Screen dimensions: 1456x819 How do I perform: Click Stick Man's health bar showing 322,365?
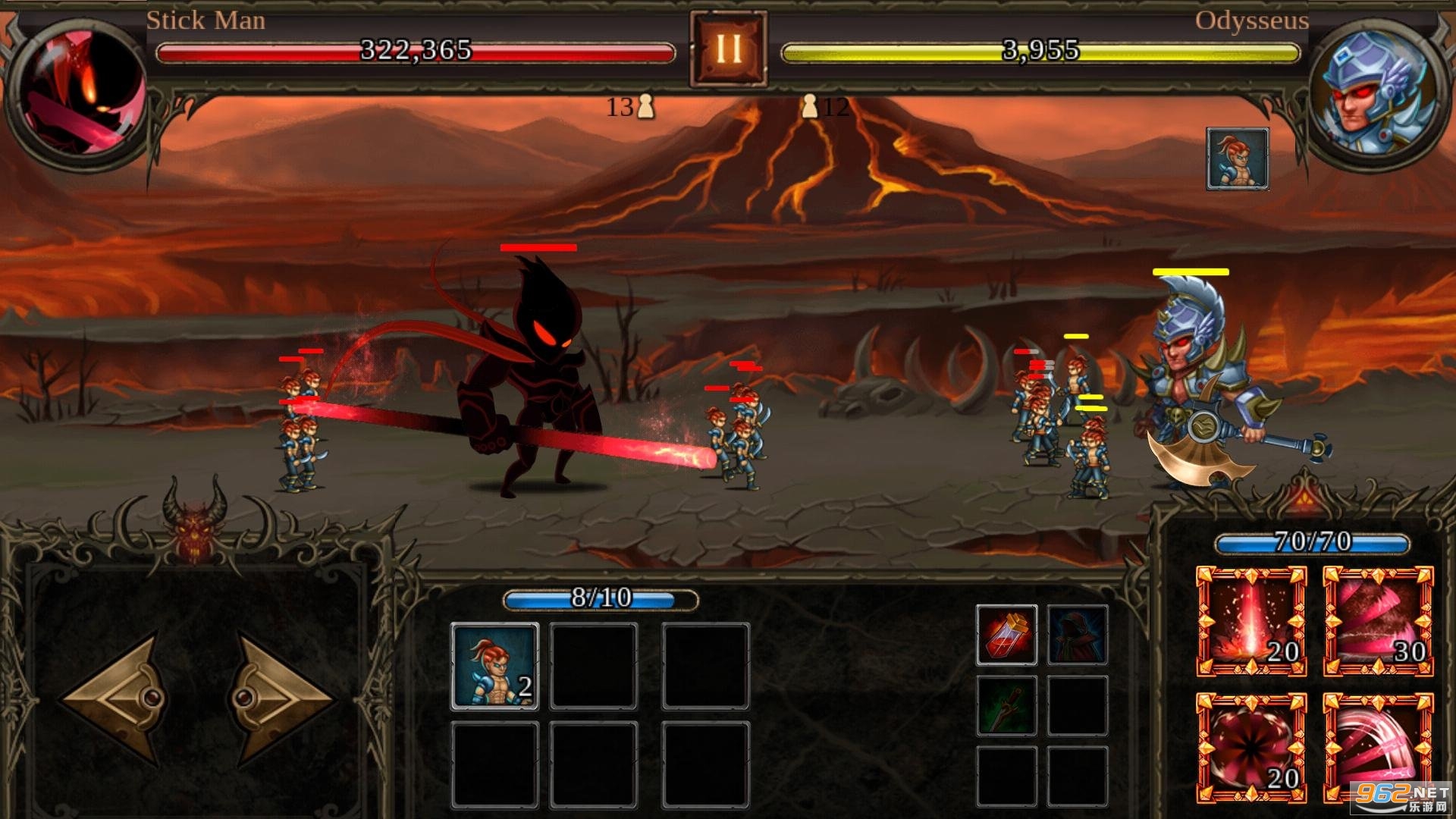coord(416,52)
